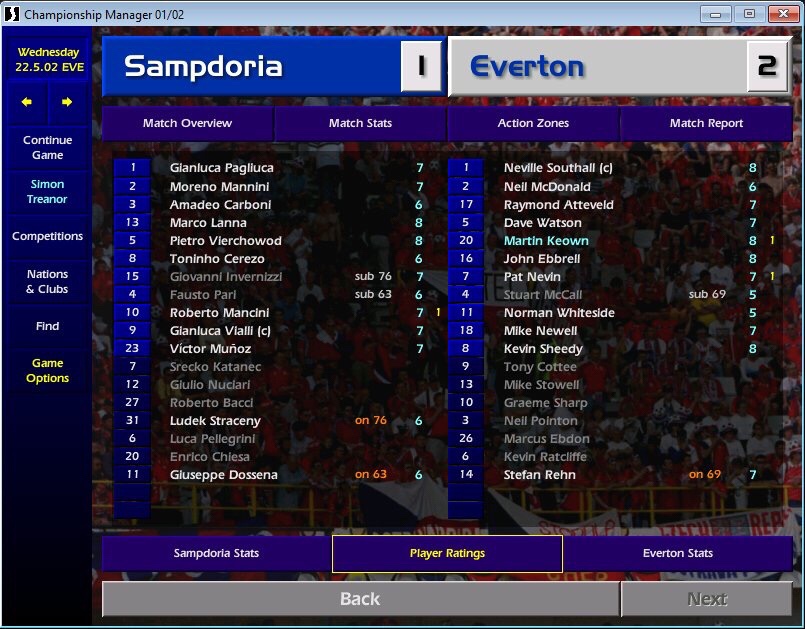Open the Find menu
805x629 pixels.
47,326
